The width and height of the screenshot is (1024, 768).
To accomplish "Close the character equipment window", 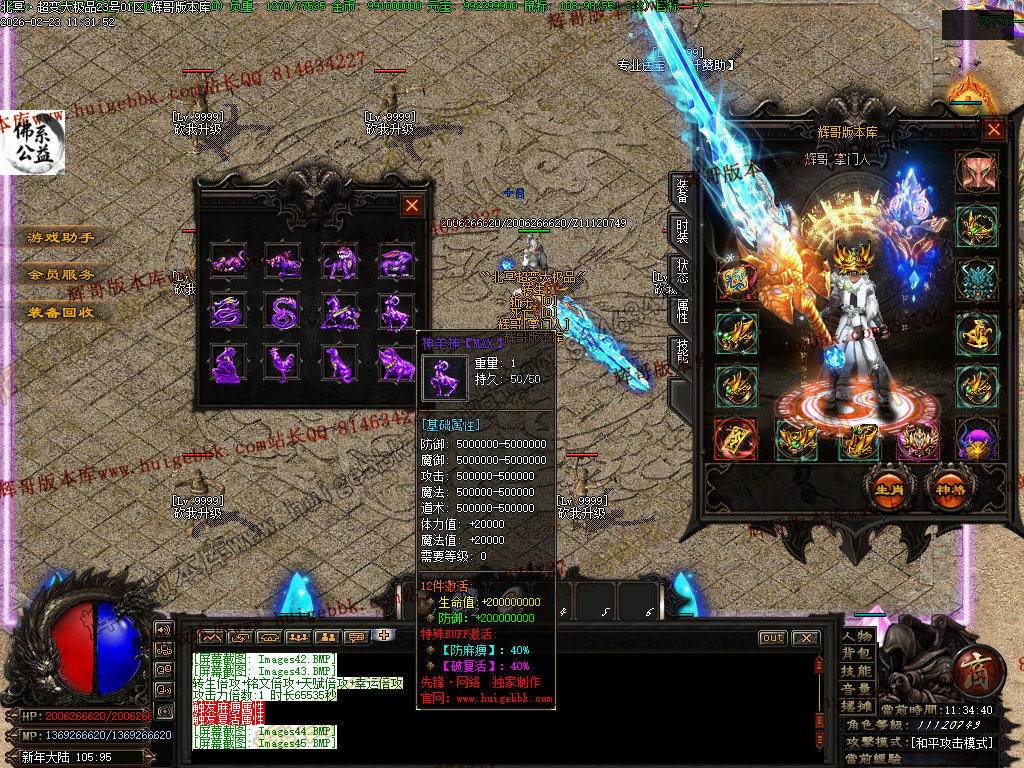I will [x=994, y=129].
